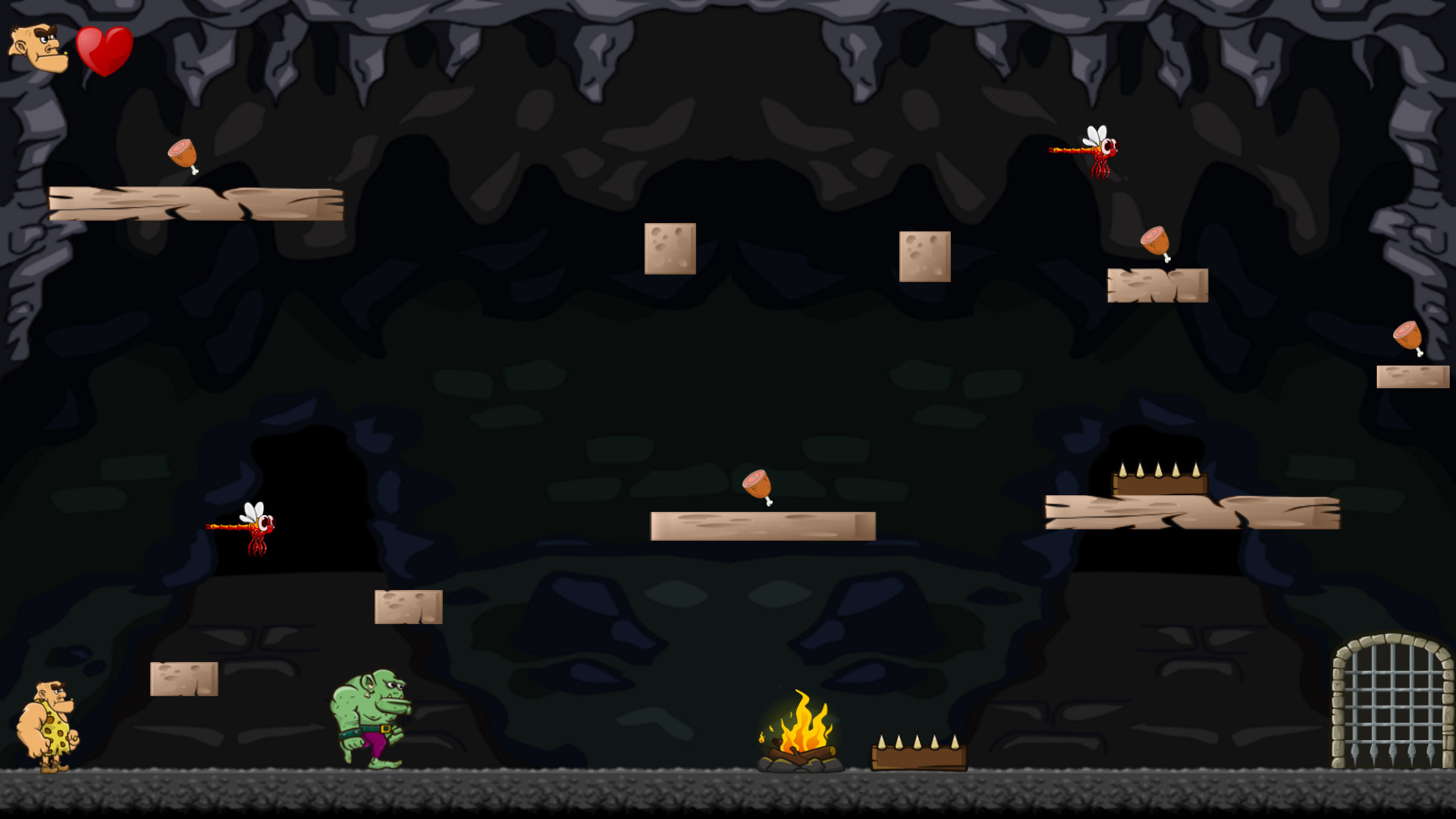
Task: Click the campfire near the ground spikes
Action: pos(800,736)
